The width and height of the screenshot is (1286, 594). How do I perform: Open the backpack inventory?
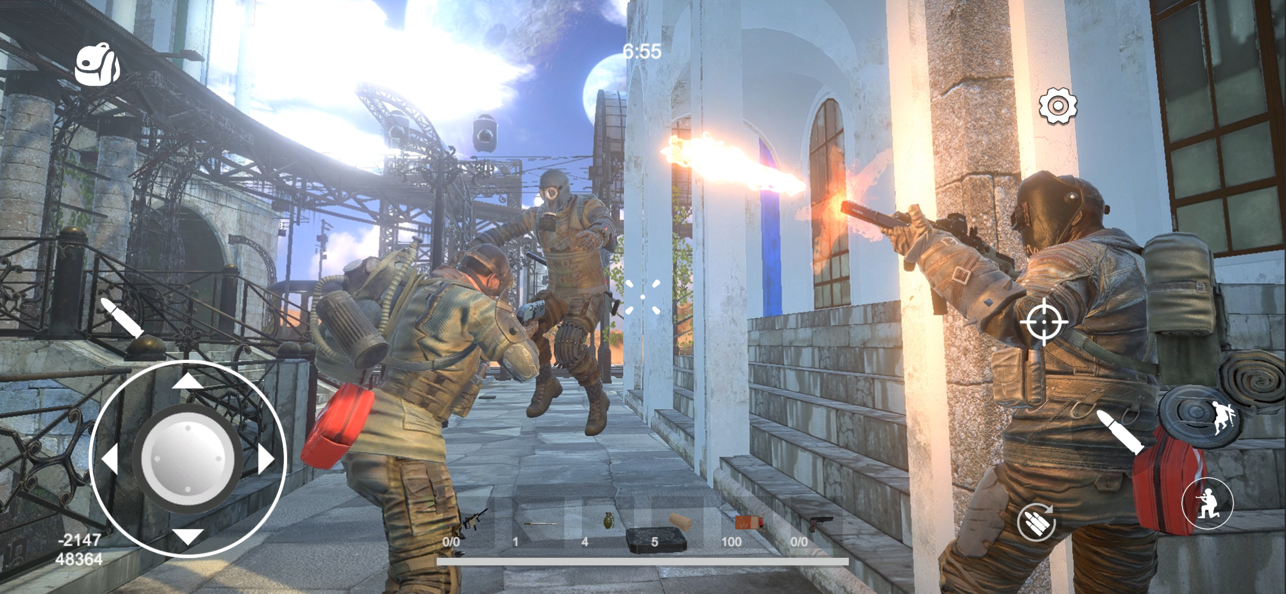pos(97,65)
